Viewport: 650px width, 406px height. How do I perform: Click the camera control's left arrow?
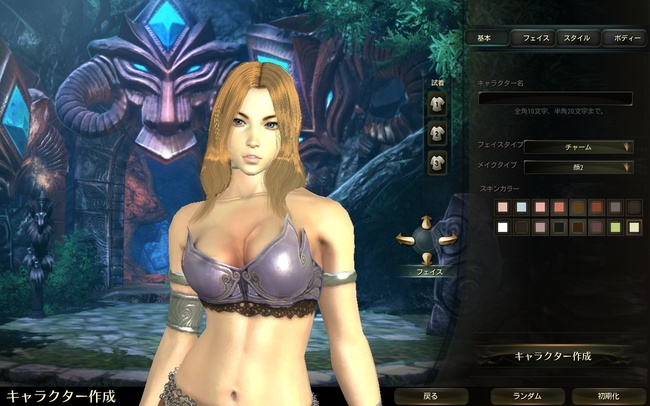406,239
